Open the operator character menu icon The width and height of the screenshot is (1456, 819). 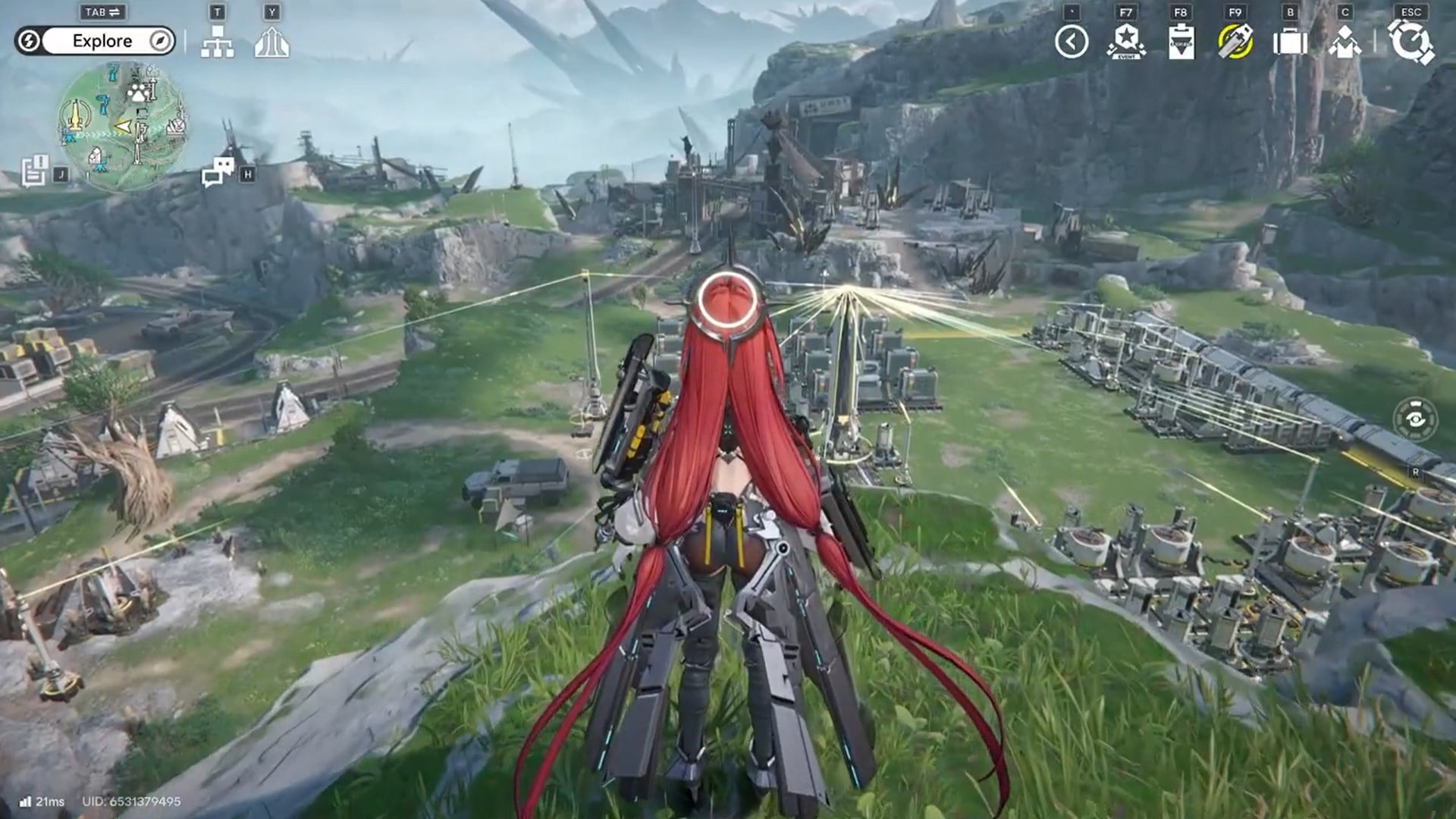[1345, 42]
